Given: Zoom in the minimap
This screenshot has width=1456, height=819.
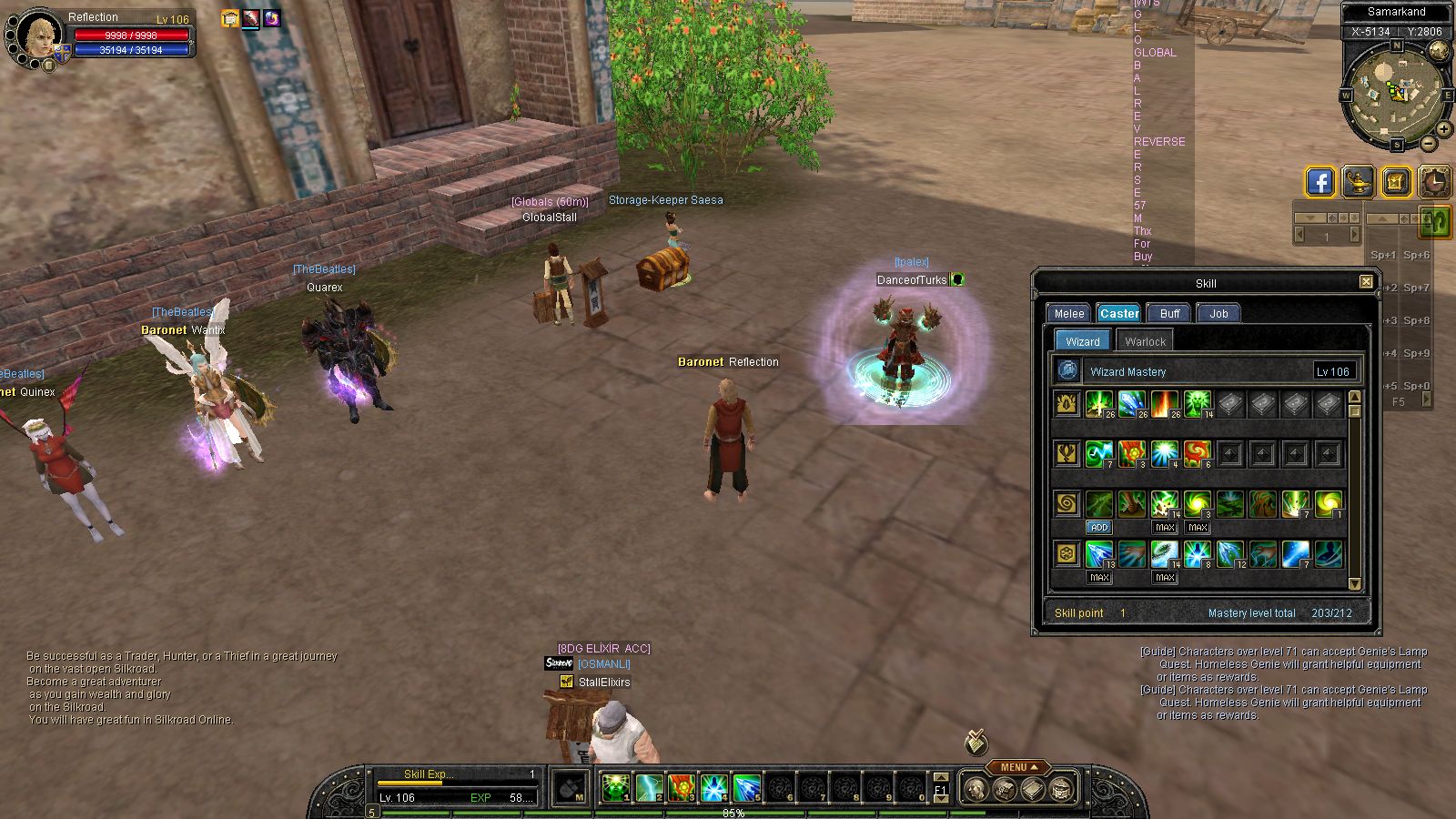Looking at the screenshot, I should 1444,129.
